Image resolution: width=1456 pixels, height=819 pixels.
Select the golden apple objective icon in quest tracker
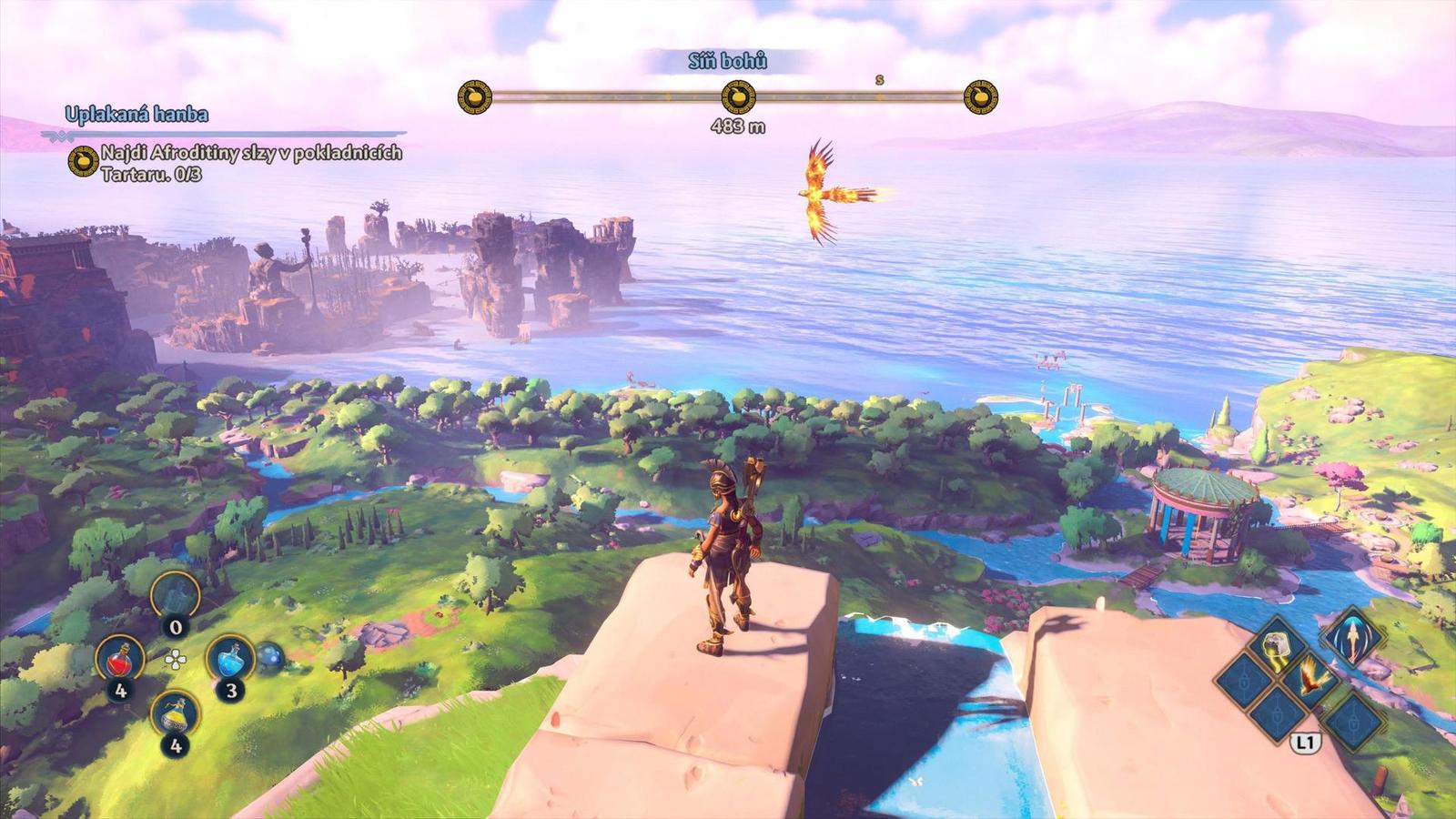[x=84, y=161]
